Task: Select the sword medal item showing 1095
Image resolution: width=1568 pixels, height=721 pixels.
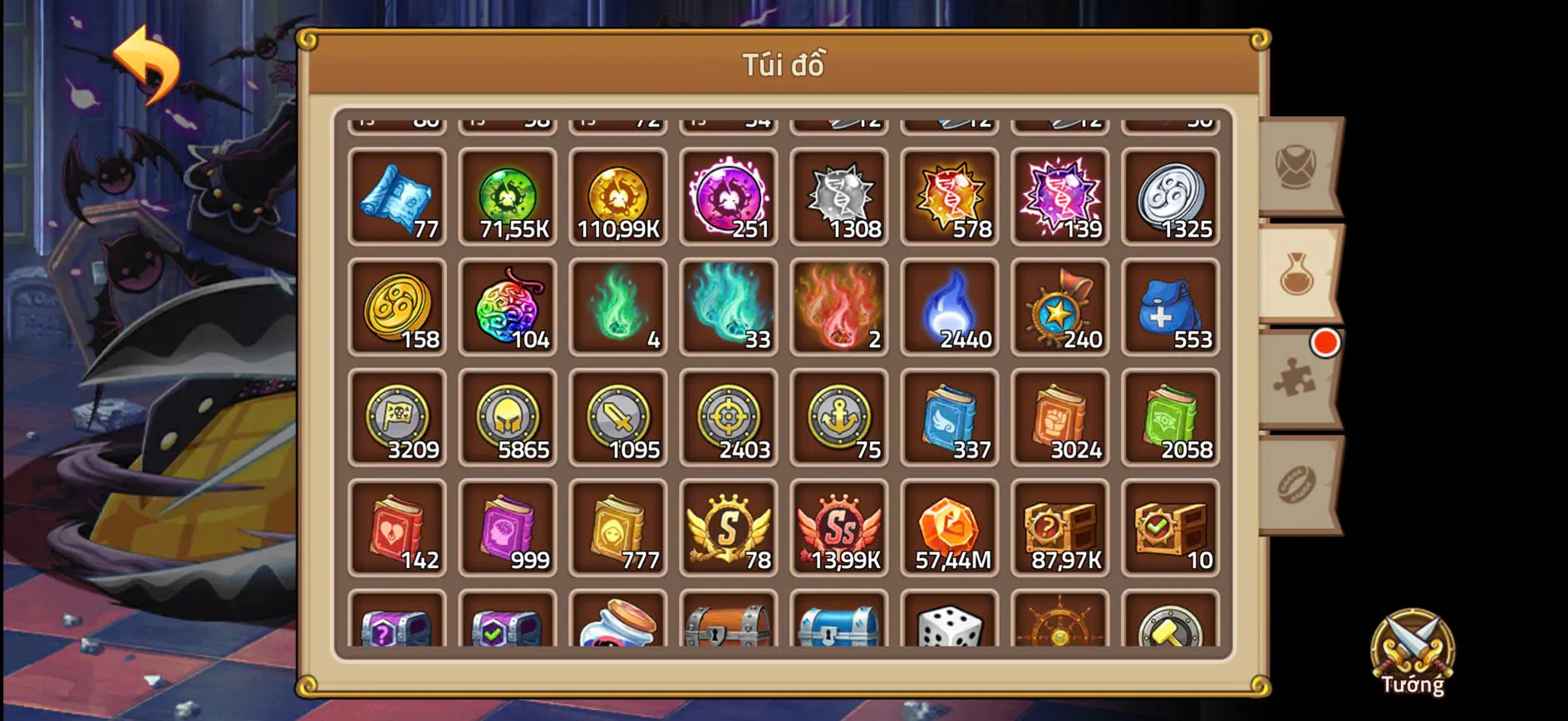Action: coord(618,419)
